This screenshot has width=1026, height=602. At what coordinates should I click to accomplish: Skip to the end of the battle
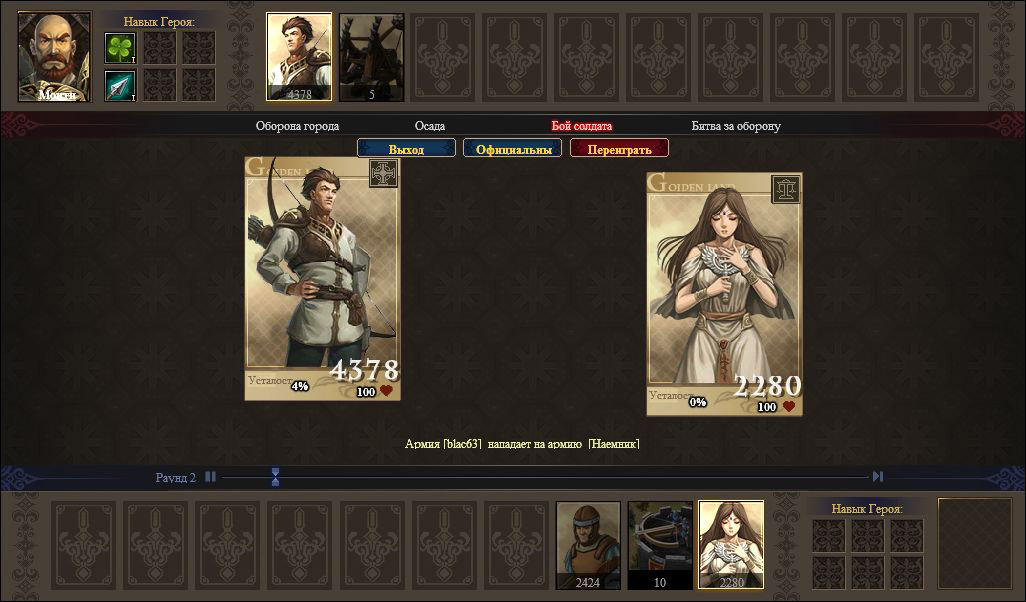pos(878,477)
